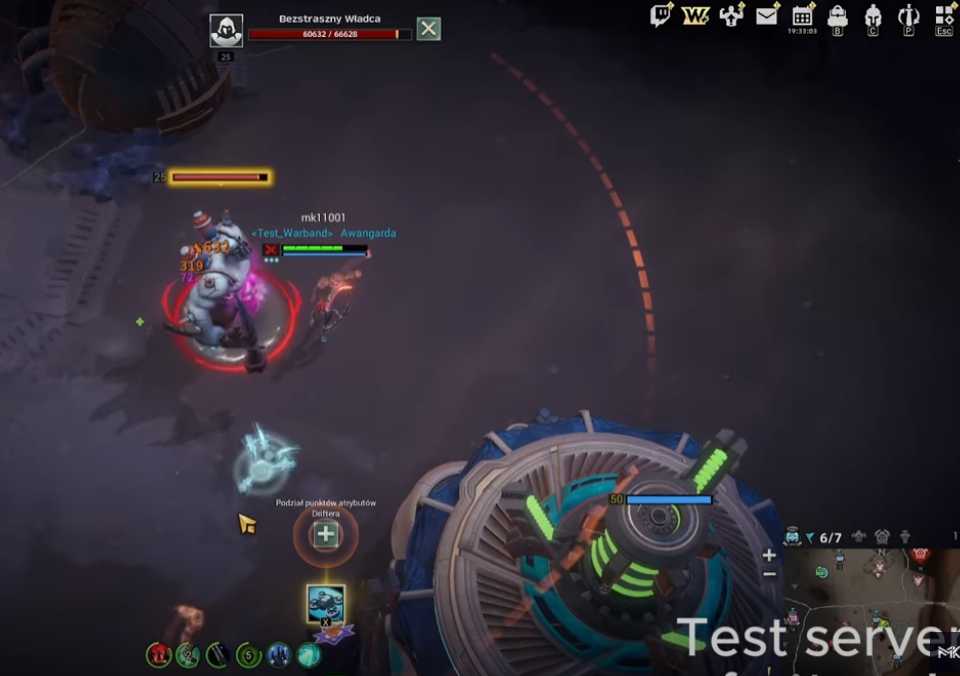This screenshot has height=676, width=960.
Task: Open the gold W icon menu
Action: tap(696, 15)
